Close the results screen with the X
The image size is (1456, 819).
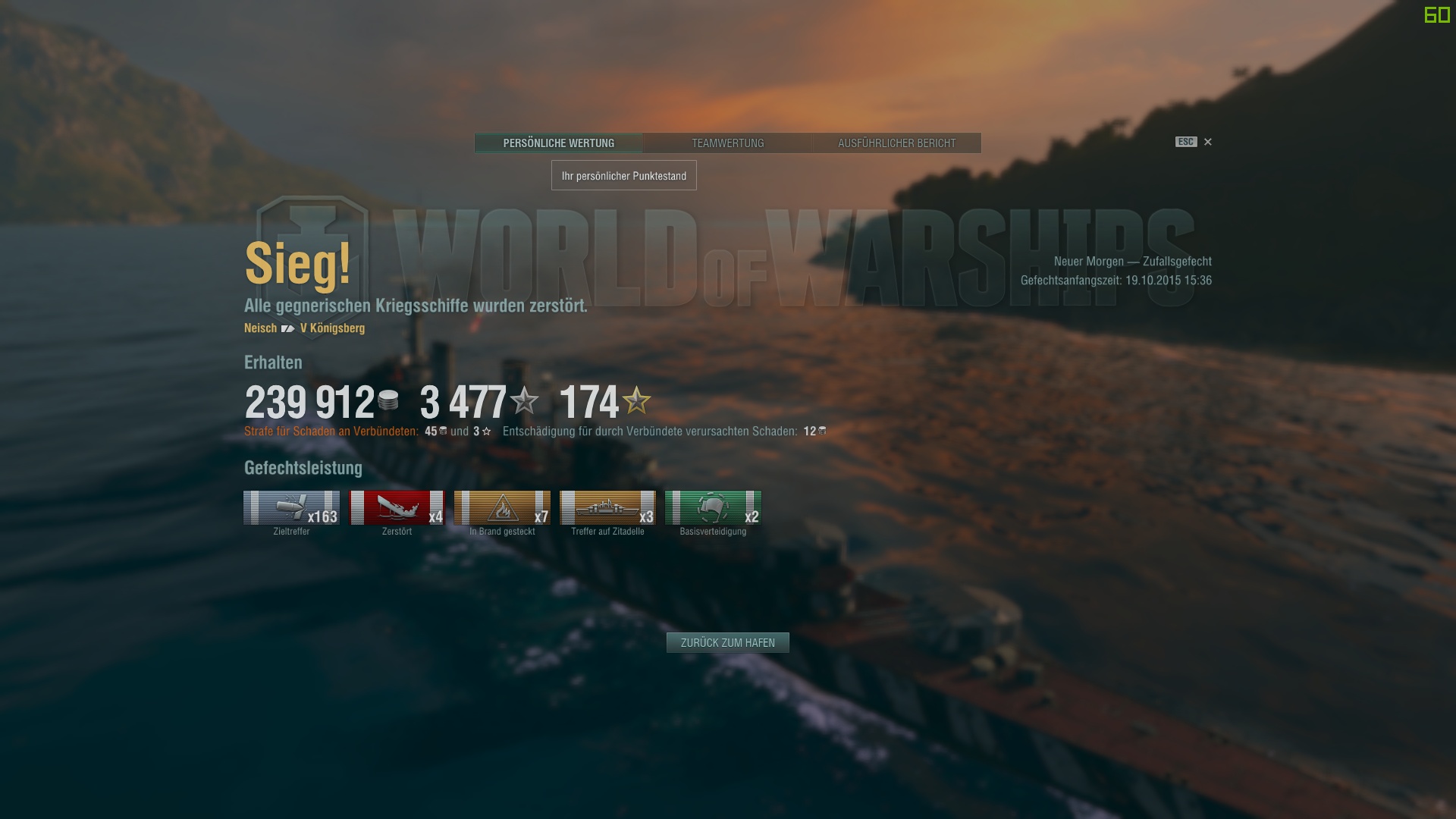point(1207,142)
